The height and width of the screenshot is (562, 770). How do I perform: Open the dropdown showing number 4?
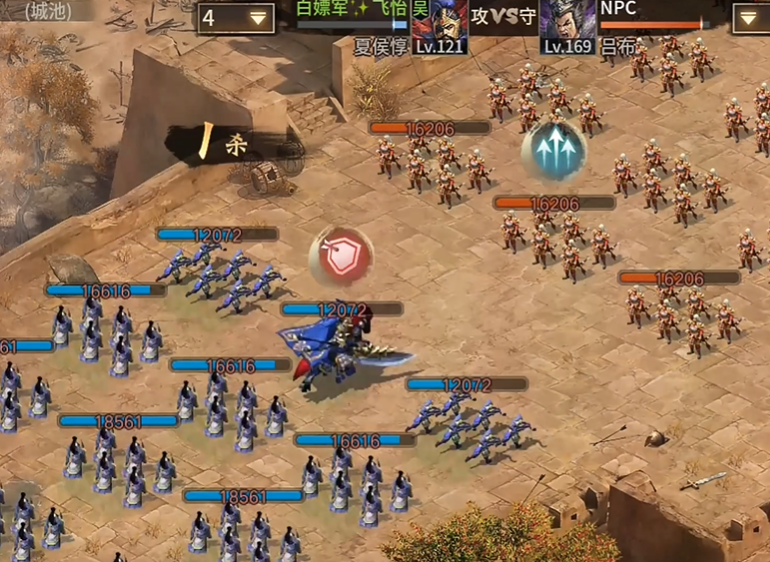click(x=236, y=18)
